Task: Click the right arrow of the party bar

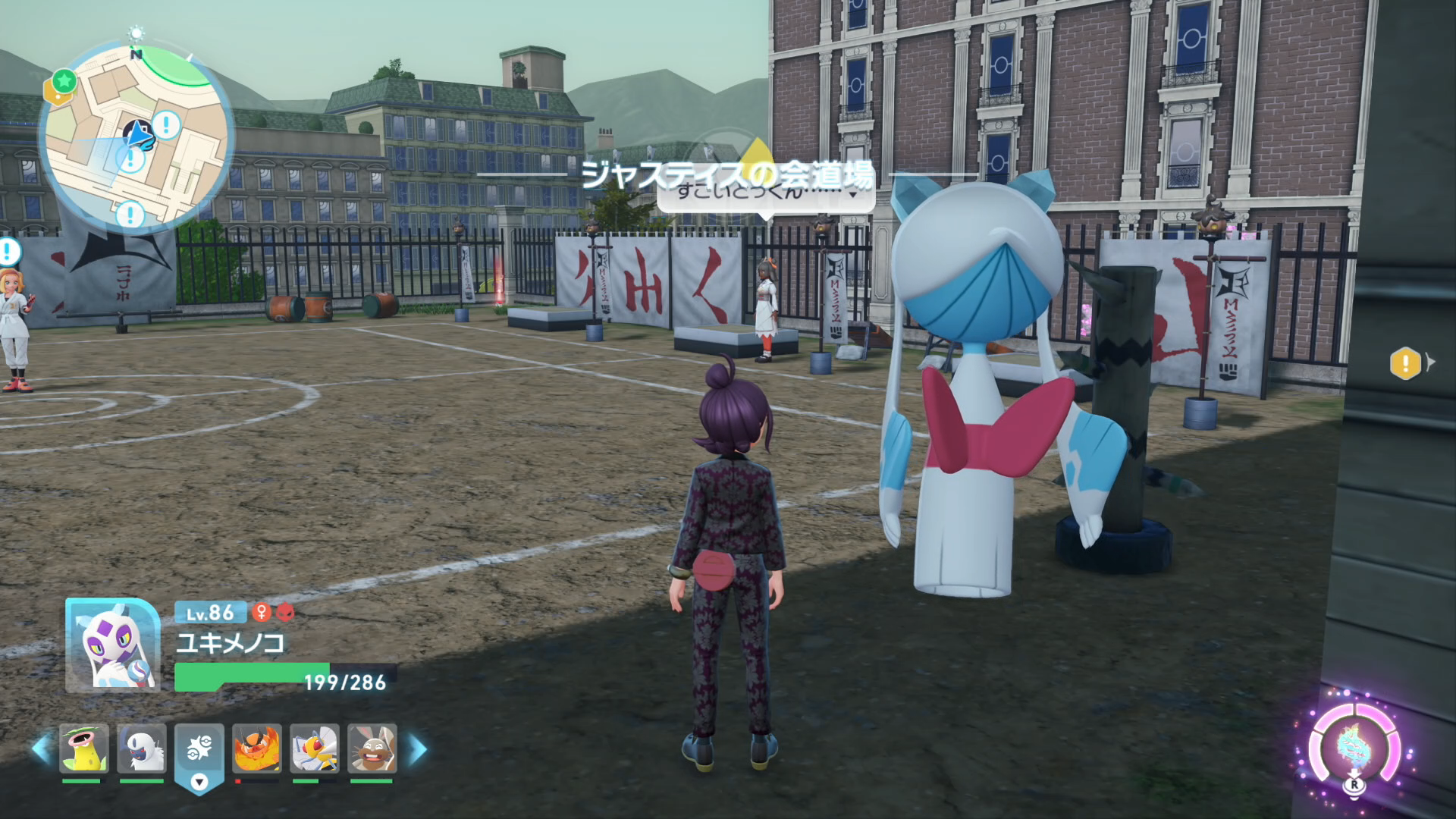Action: [x=418, y=749]
